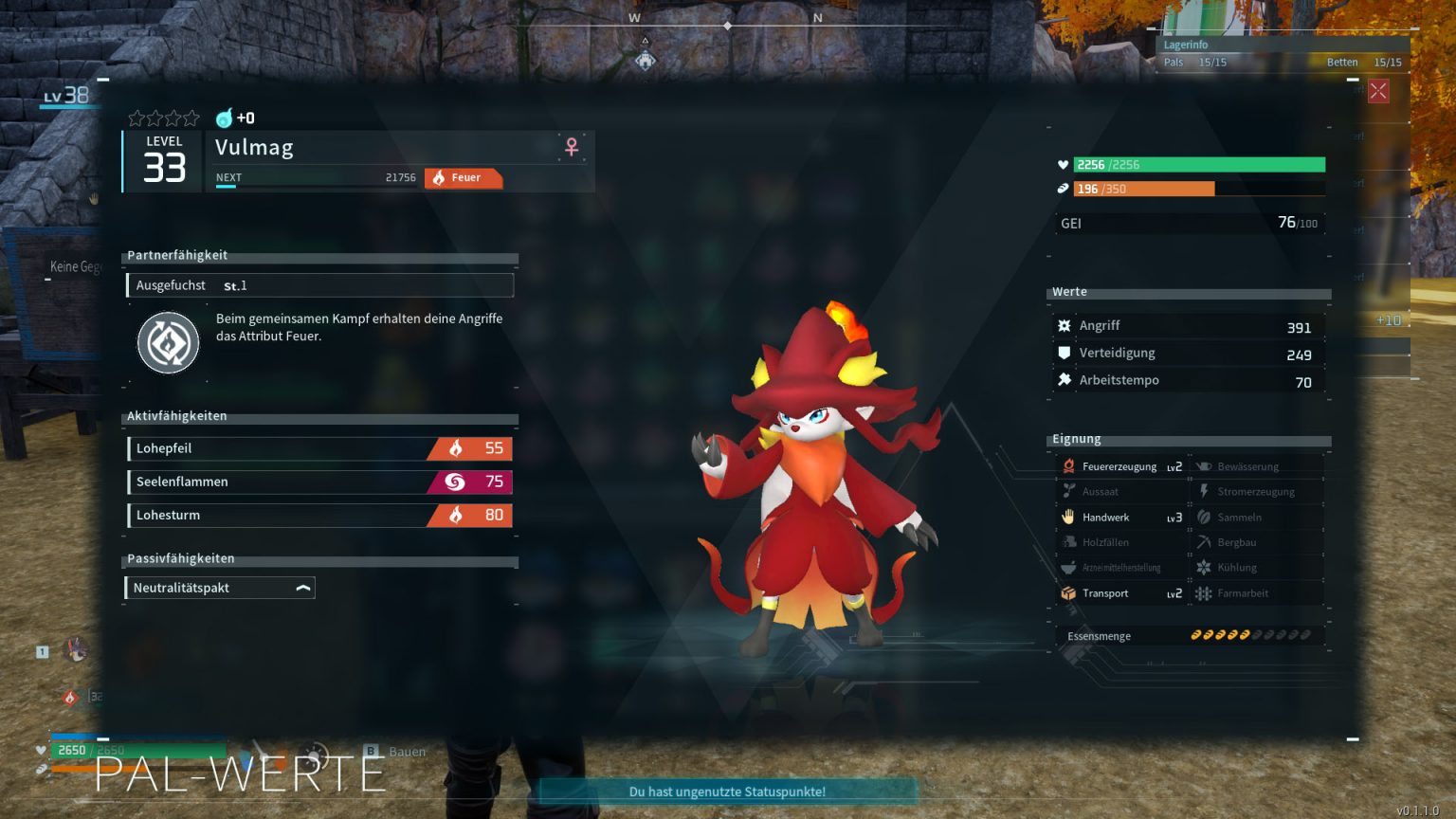The width and height of the screenshot is (1456, 819).
Task: Select the Feuererzeugung fire suitability icon
Action: [1069, 465]
